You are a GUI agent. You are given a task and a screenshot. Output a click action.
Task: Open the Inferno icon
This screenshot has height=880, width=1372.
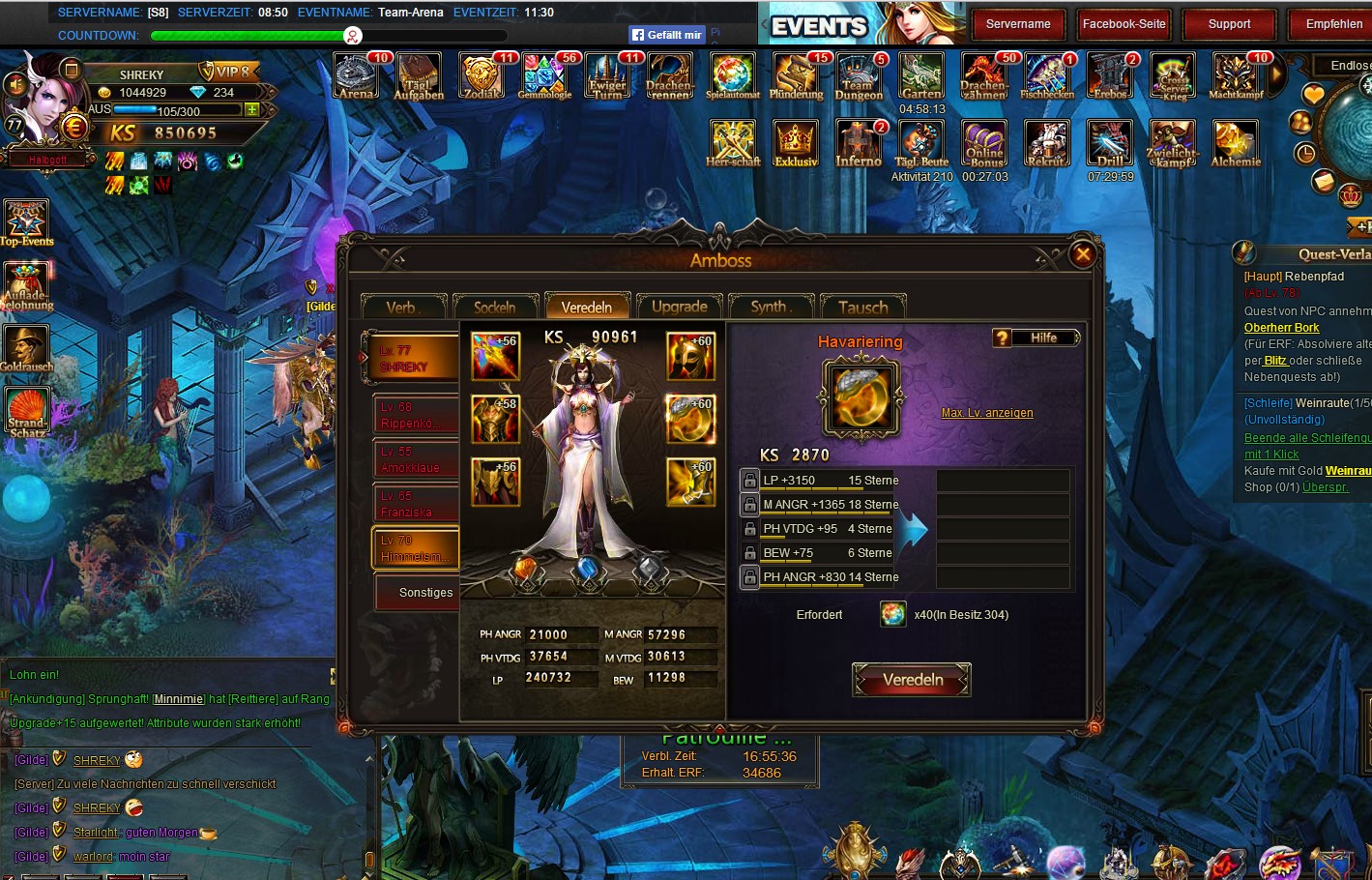point(859,144)
